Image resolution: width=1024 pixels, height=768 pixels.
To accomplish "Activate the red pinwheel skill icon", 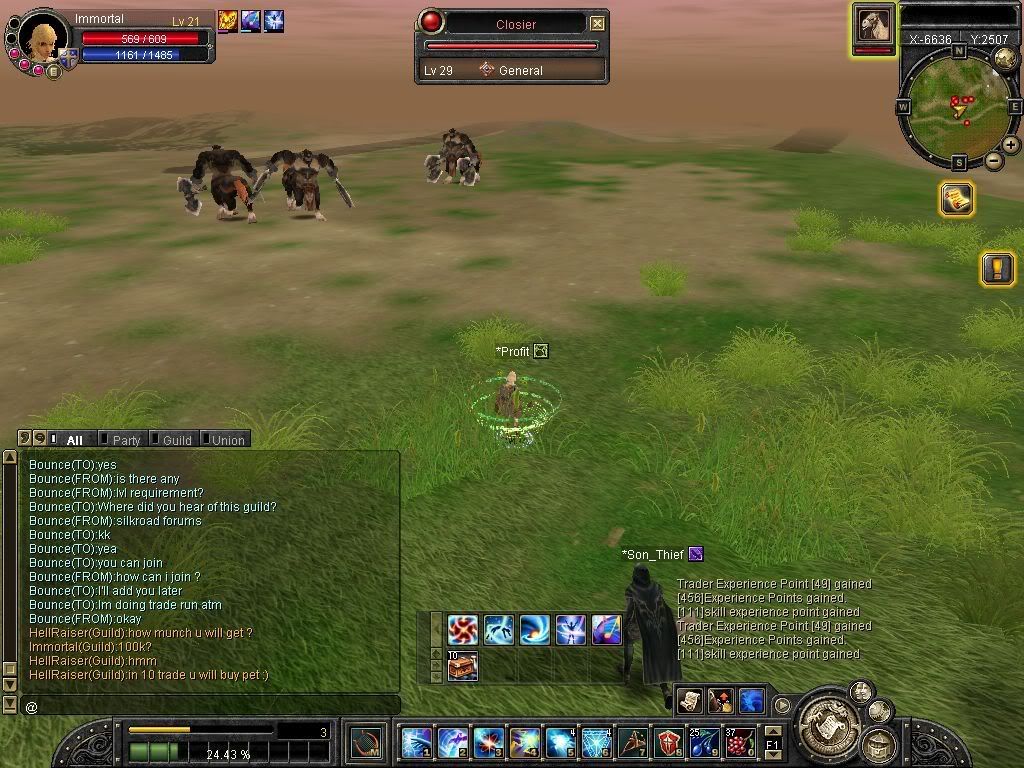I will click(462, 629).
